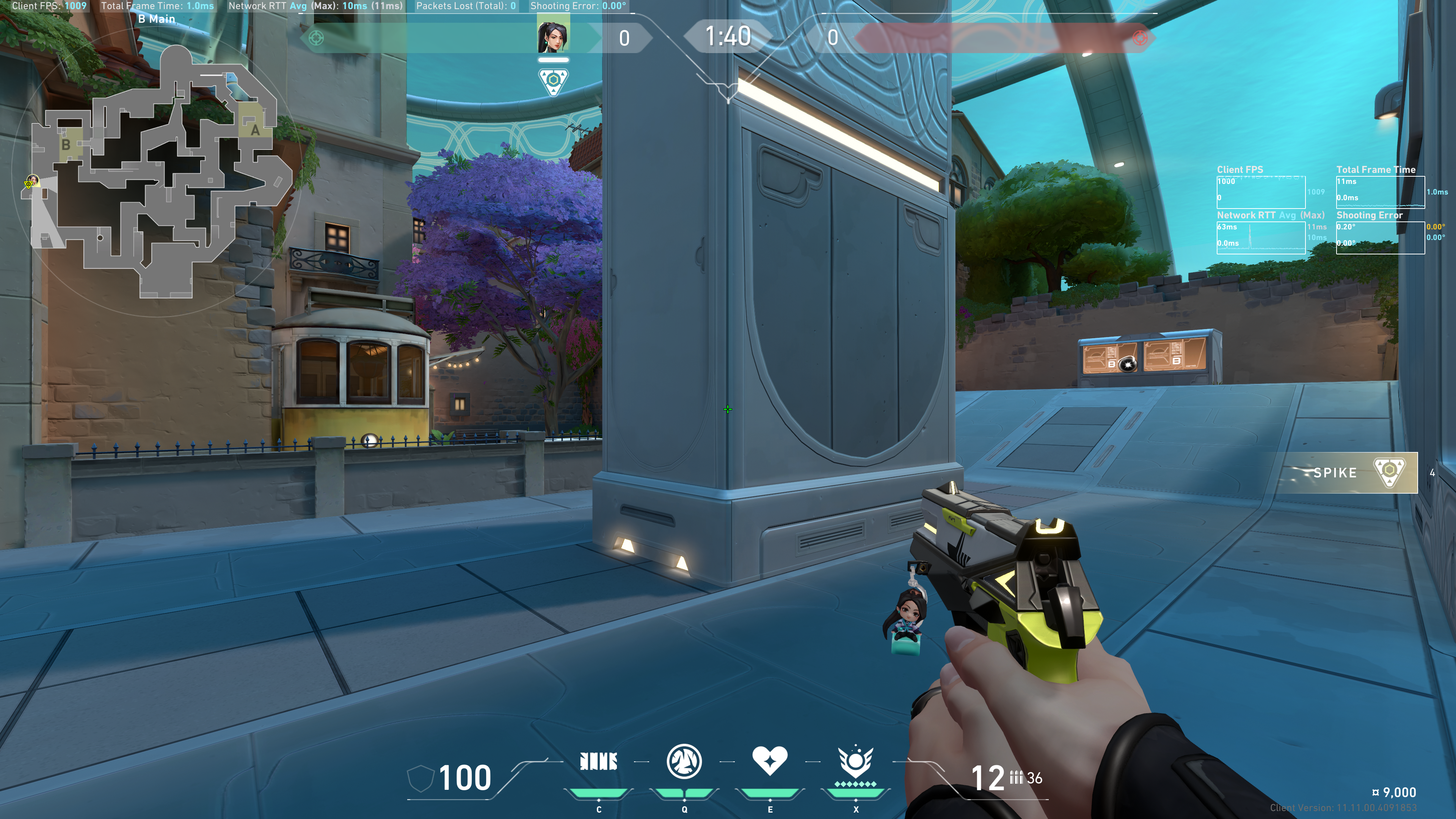
Task: Select the Spike slot in inventory
Action: 1357,472
